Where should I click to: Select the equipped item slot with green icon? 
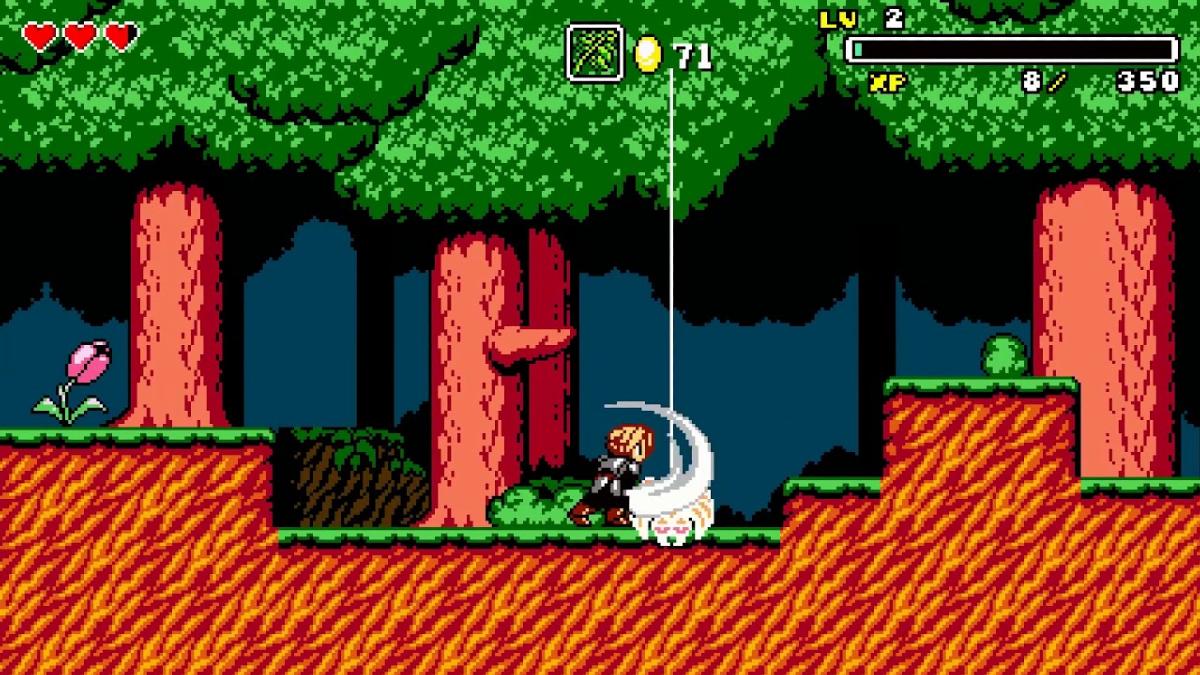click(x=595, y=53)
